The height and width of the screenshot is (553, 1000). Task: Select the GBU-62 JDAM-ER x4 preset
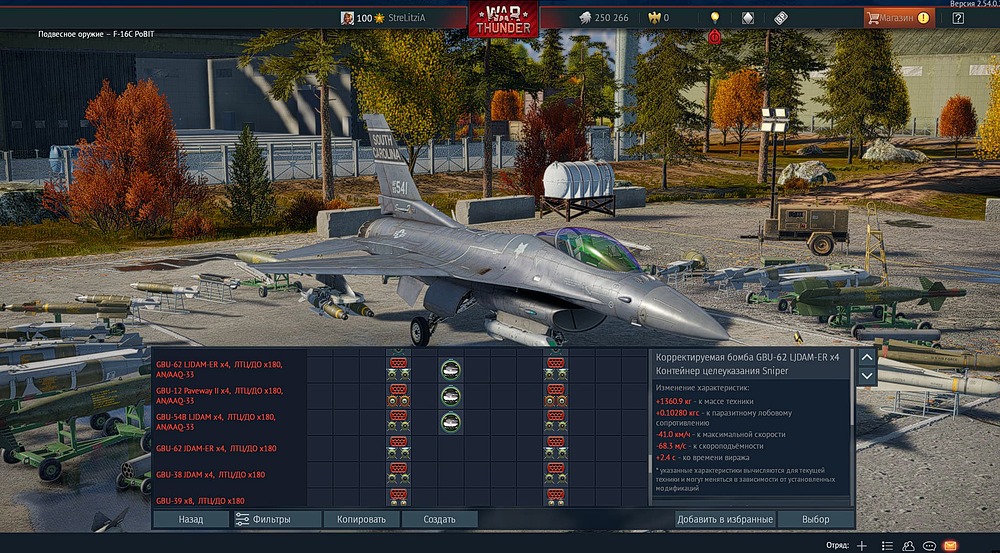tap(216, 448)
